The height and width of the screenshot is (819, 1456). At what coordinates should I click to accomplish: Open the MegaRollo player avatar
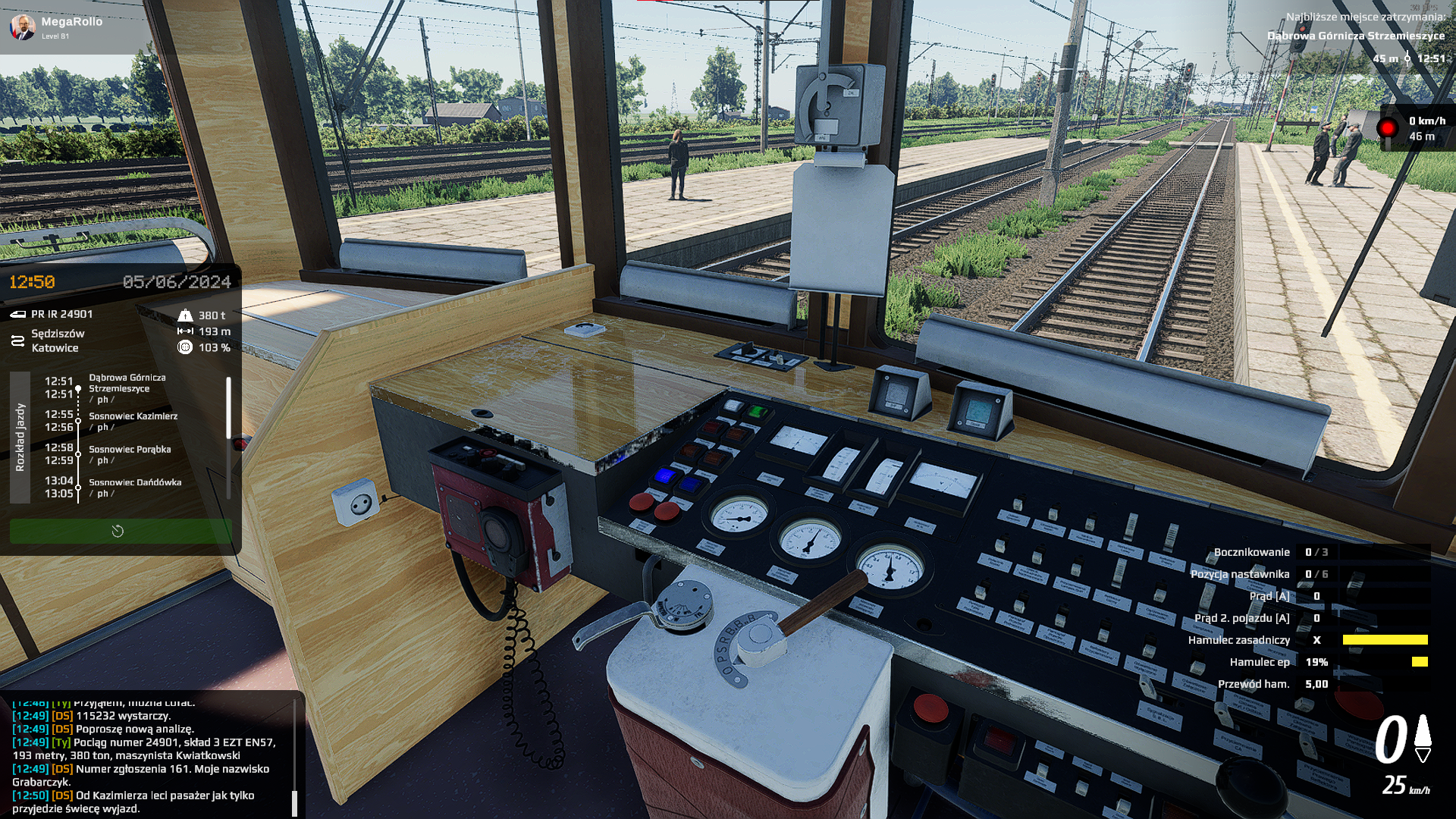pos(23,27)
